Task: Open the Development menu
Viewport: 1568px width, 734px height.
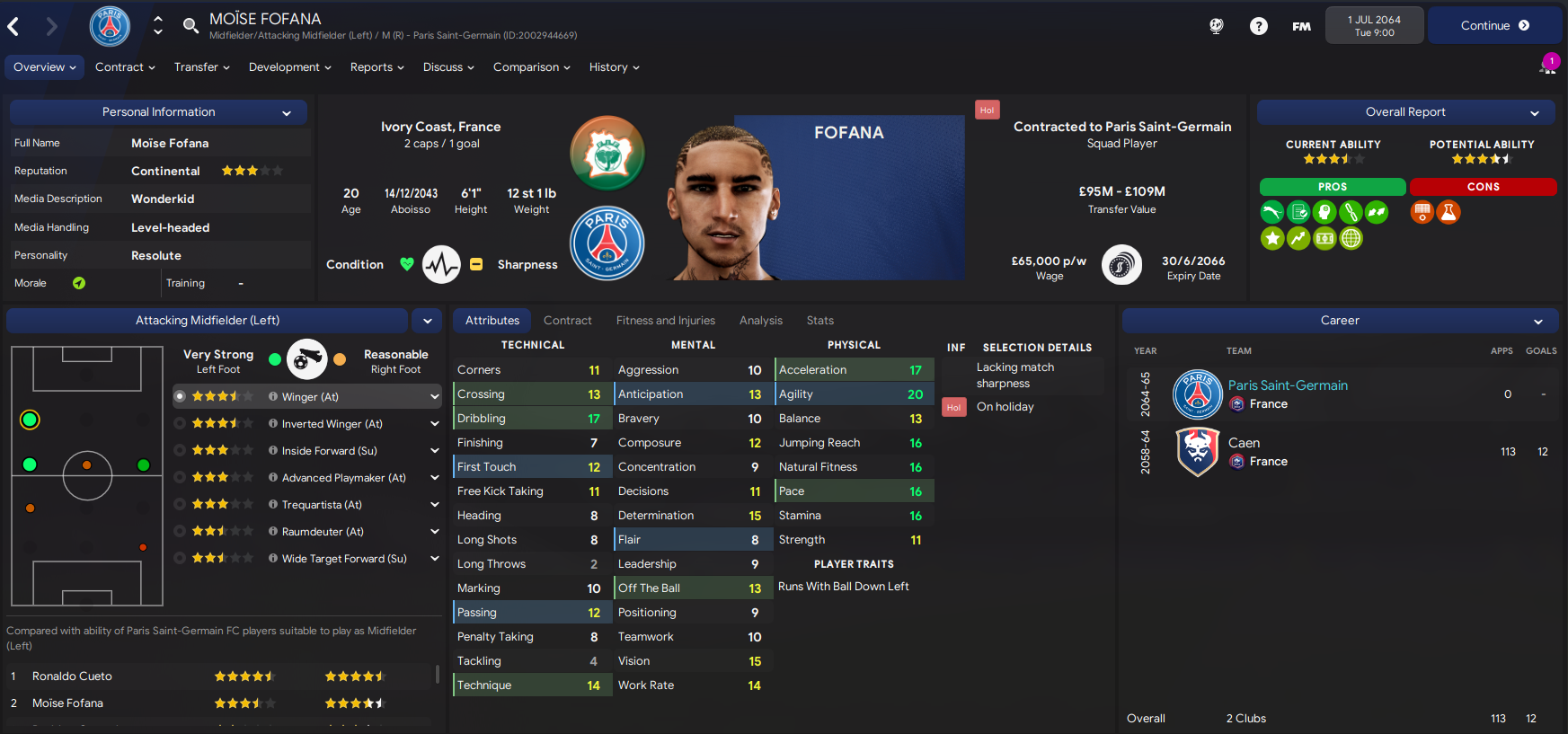Action: click(289, 67)
